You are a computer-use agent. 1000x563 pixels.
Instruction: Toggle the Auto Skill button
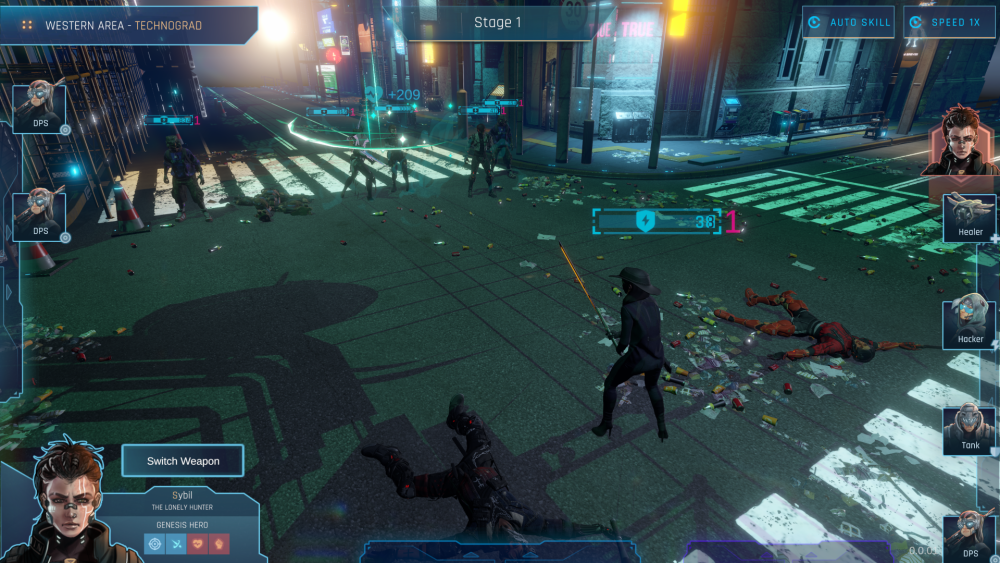coord(848,22)
